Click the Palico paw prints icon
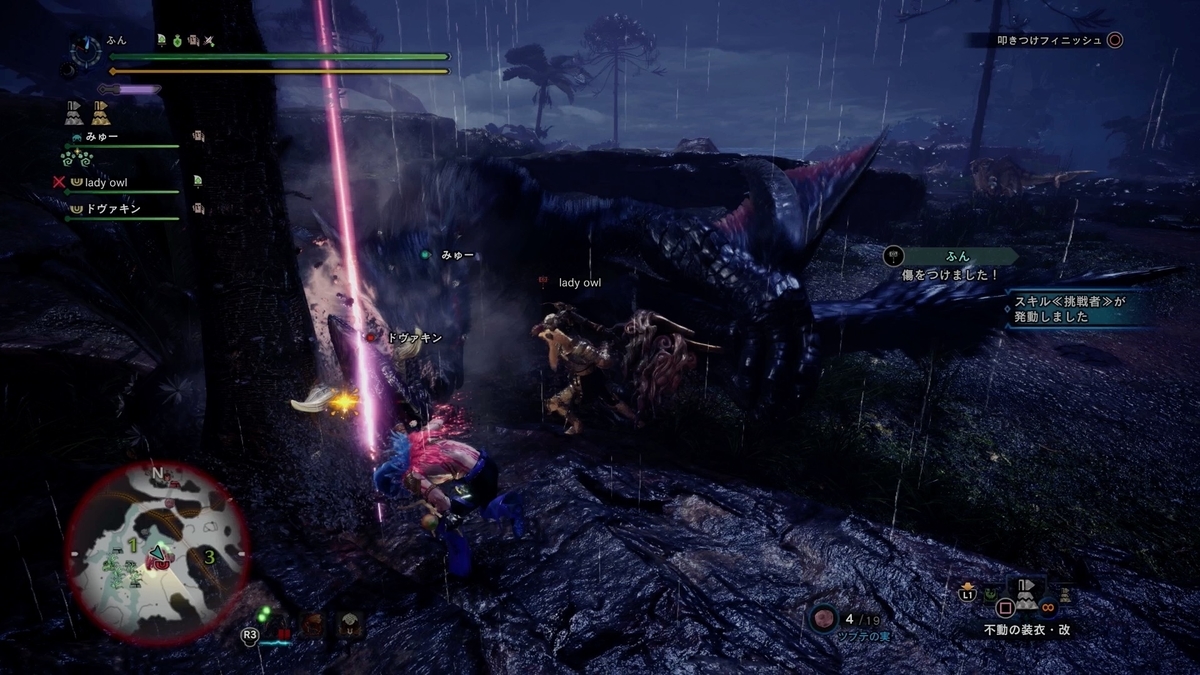Viewport: 1200px width, 675px height. click(76, 158)
